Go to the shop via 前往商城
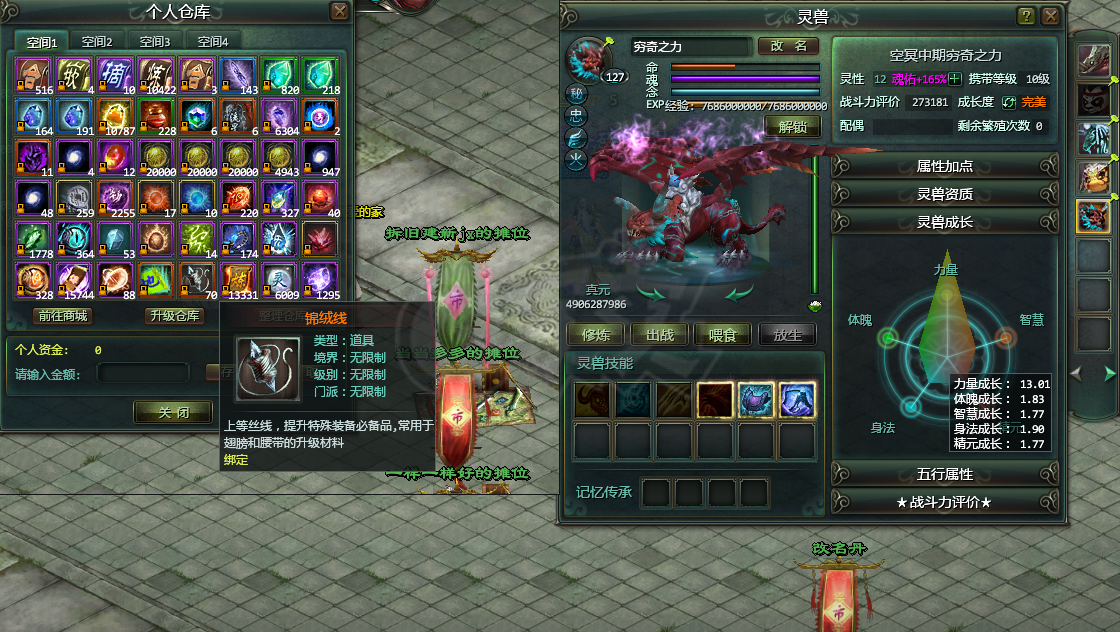 (63, 316)
